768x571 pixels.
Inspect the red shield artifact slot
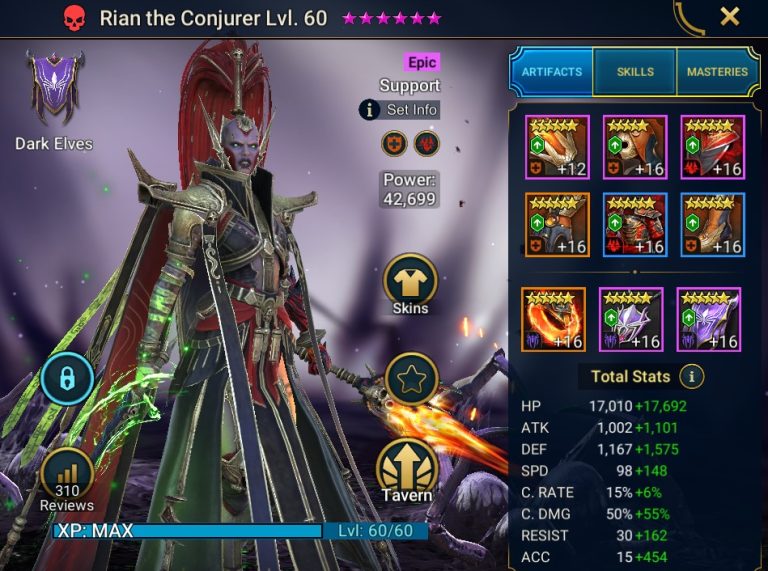pyautogui.click(x=713, y=147)
